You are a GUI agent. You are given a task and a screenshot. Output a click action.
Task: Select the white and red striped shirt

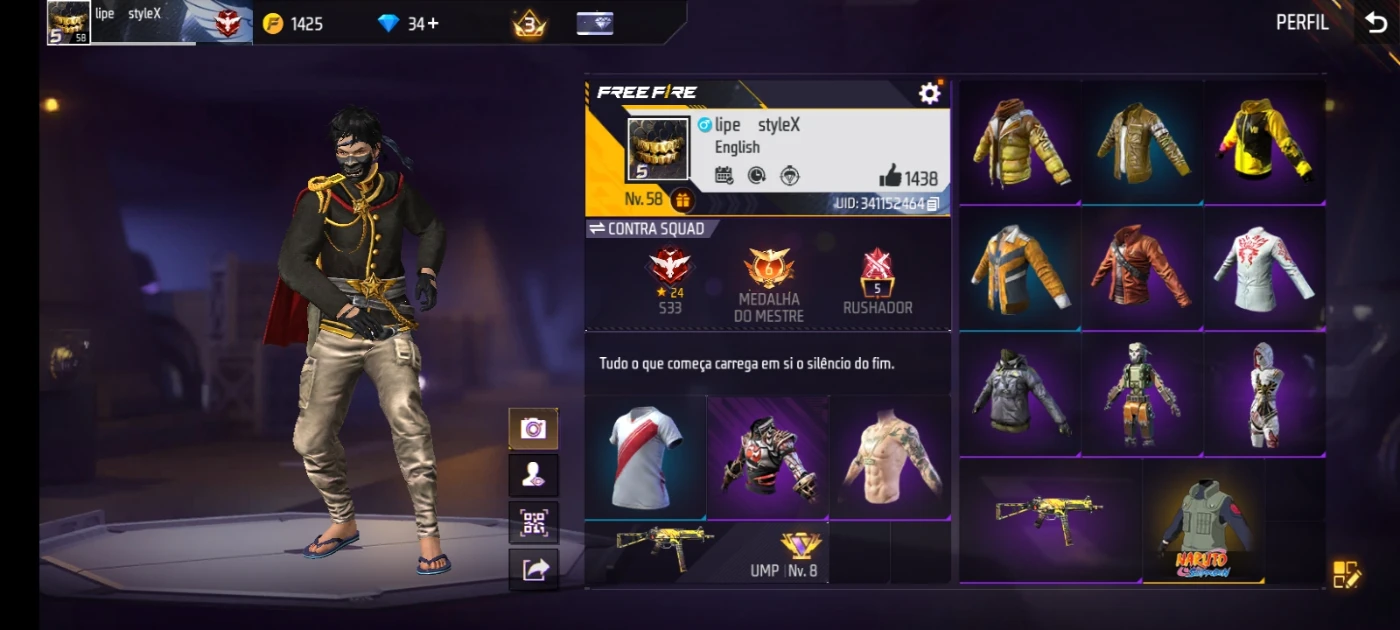click(x=645, y=457)
